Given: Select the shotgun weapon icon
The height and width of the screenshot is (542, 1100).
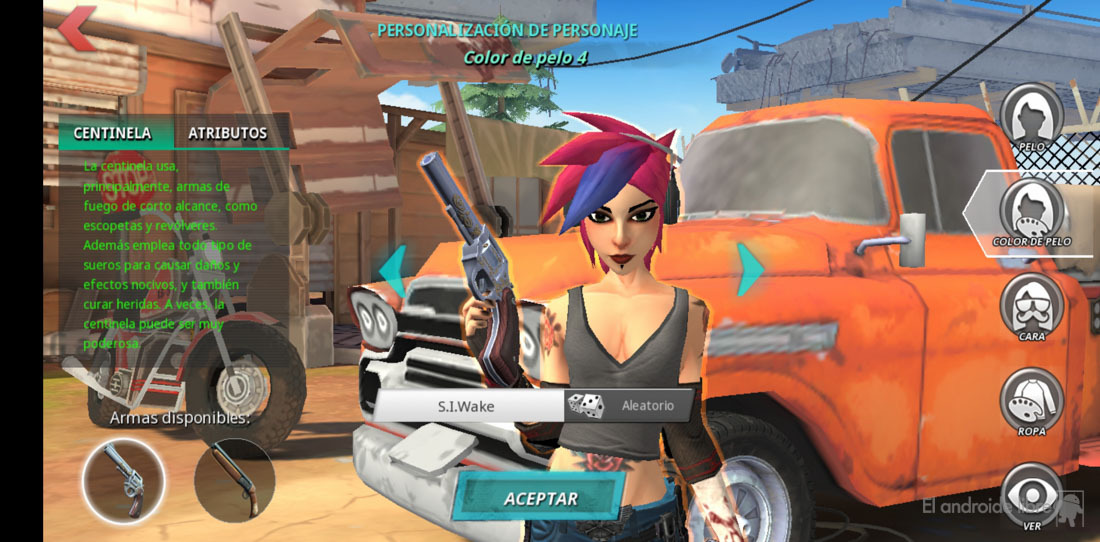Looking at the screenshot, I should pos(234,480).
